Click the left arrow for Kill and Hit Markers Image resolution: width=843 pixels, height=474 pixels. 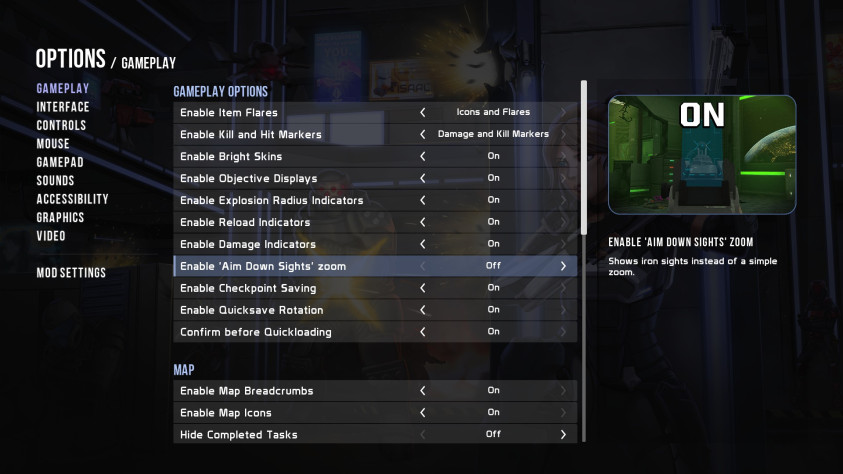click(x=423, y=134)
